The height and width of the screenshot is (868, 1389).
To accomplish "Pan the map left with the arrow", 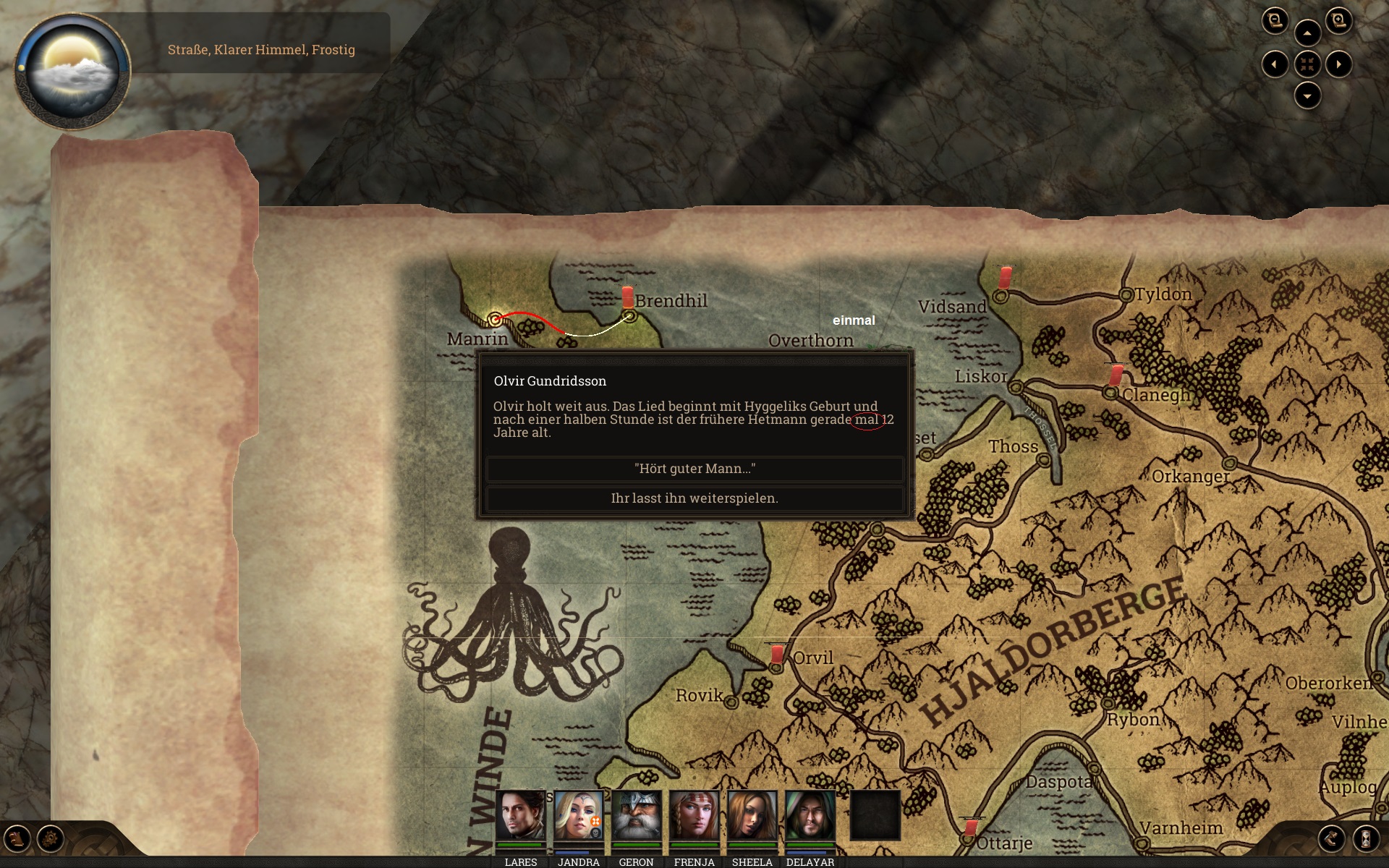I will [x=1275, y=64].
